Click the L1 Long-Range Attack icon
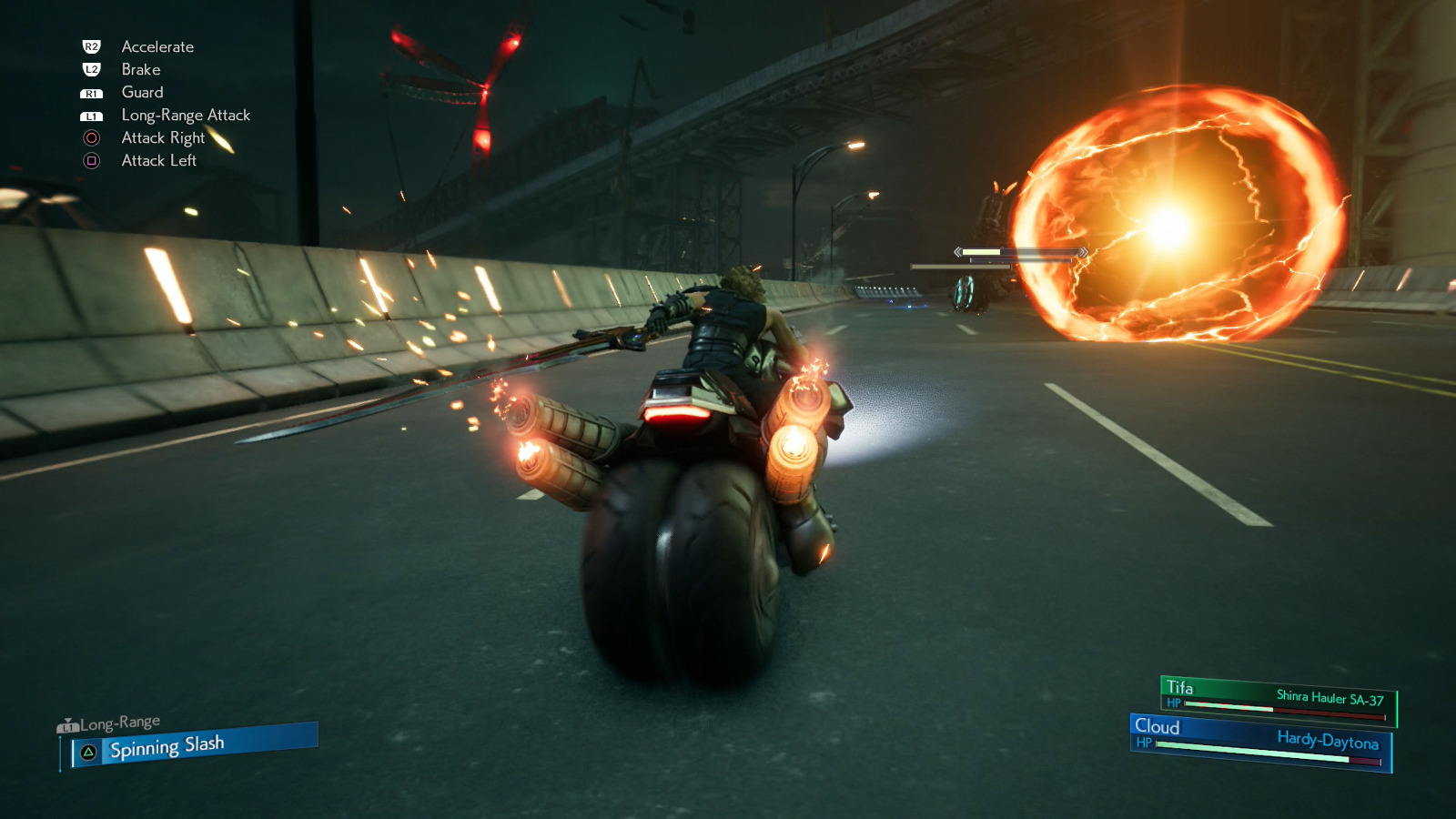 pyautogui.click(x=92, y=115)
